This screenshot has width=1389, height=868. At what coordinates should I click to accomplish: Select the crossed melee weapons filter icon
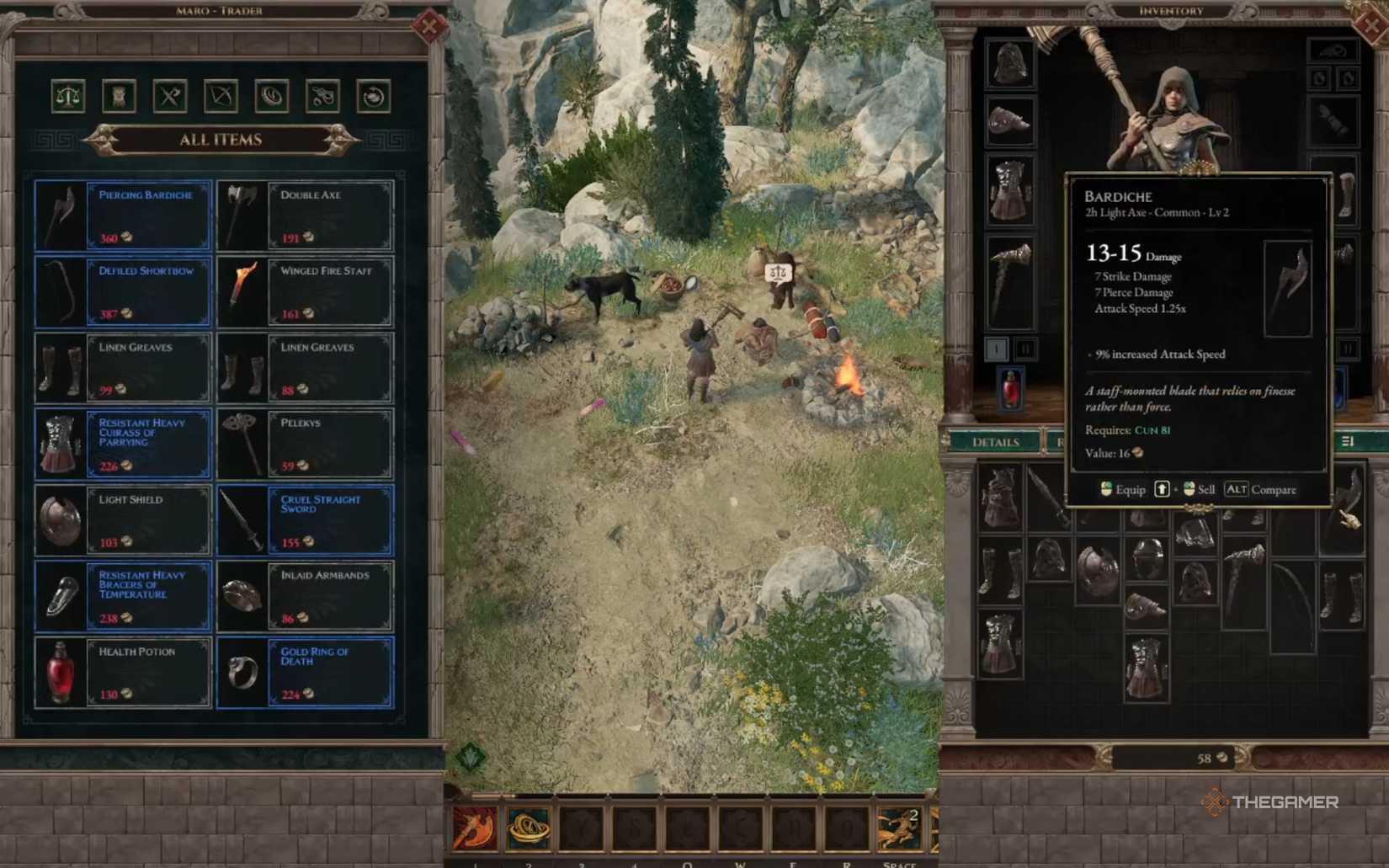pos(171,96)
